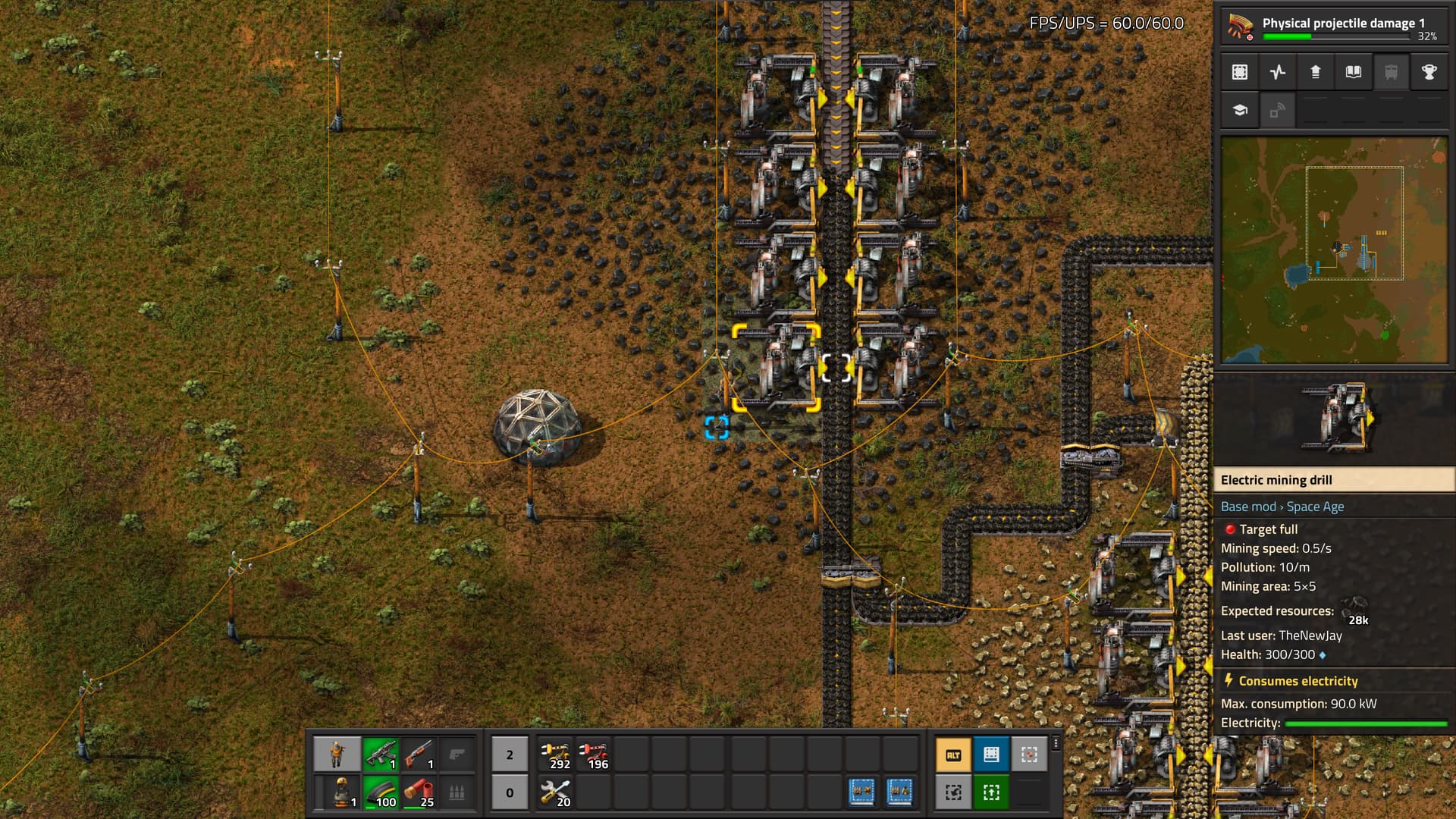This screenshot has width=1456, height=819.
Task: Choose the shotgun shells slot with 25
Action: 419,792
